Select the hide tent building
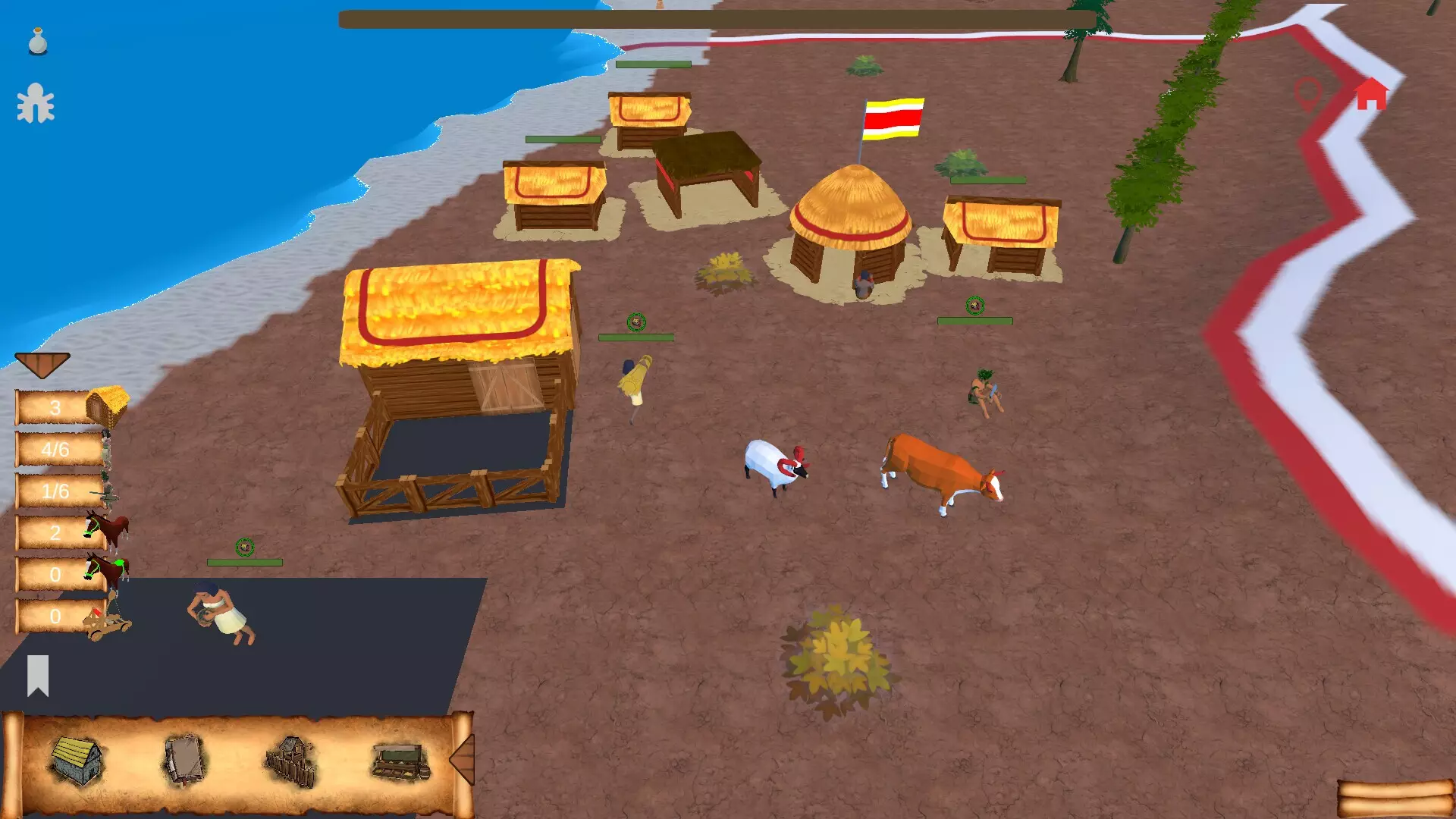 [x=184, y=759]
